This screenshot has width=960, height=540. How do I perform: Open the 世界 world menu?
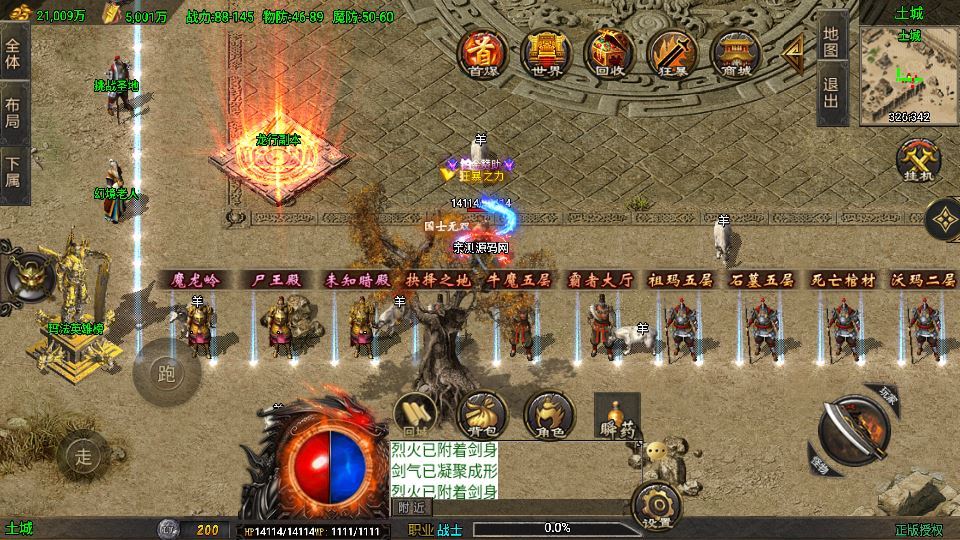click(546, 51)
